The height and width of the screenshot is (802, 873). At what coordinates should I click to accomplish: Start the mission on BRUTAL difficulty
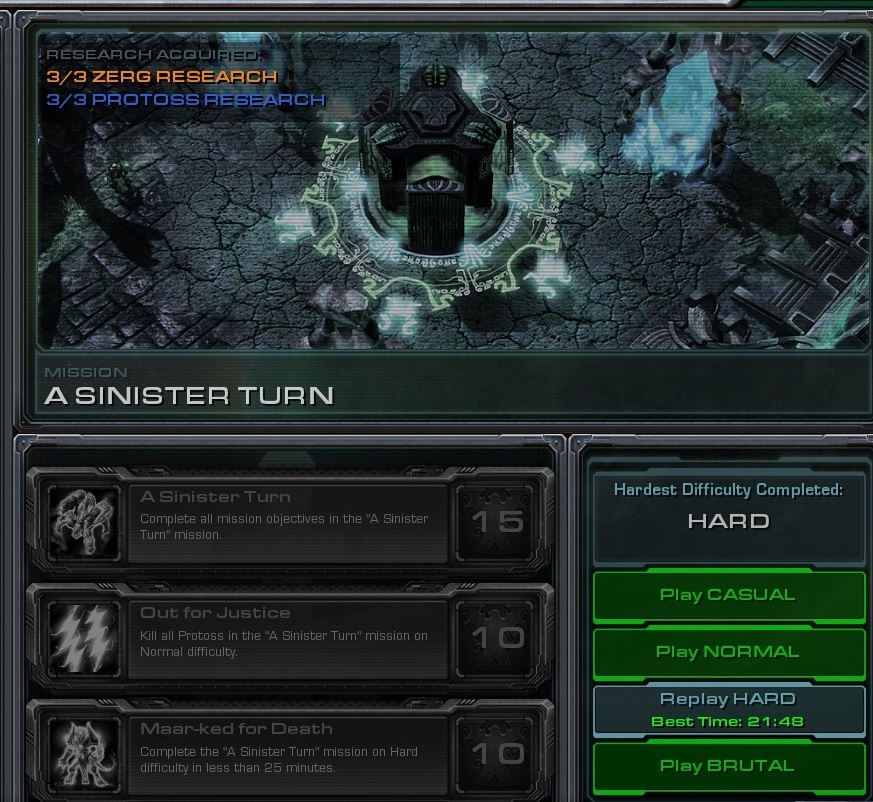pyautogui.click(x=728, y=766)
